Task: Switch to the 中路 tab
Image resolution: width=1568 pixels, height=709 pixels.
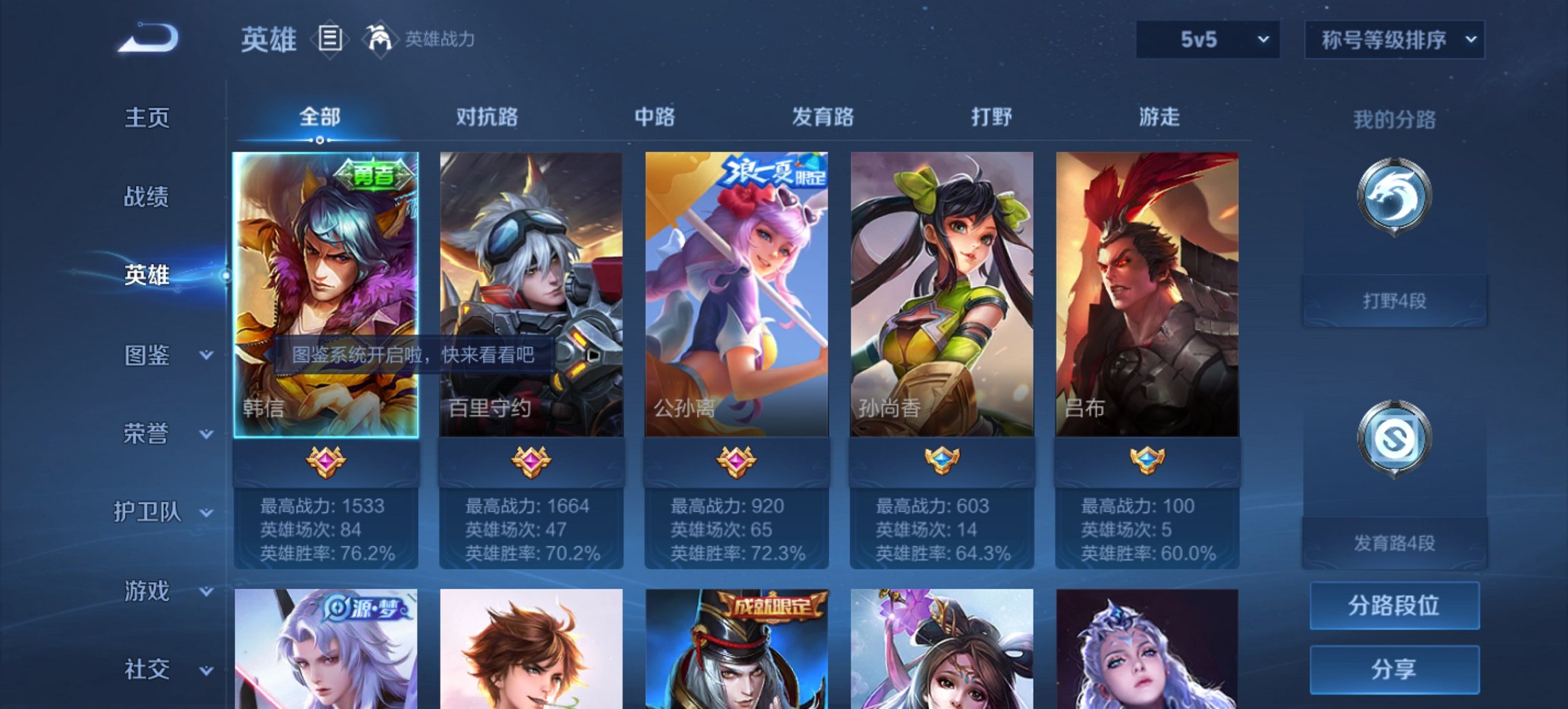Action: pos(655,117)
